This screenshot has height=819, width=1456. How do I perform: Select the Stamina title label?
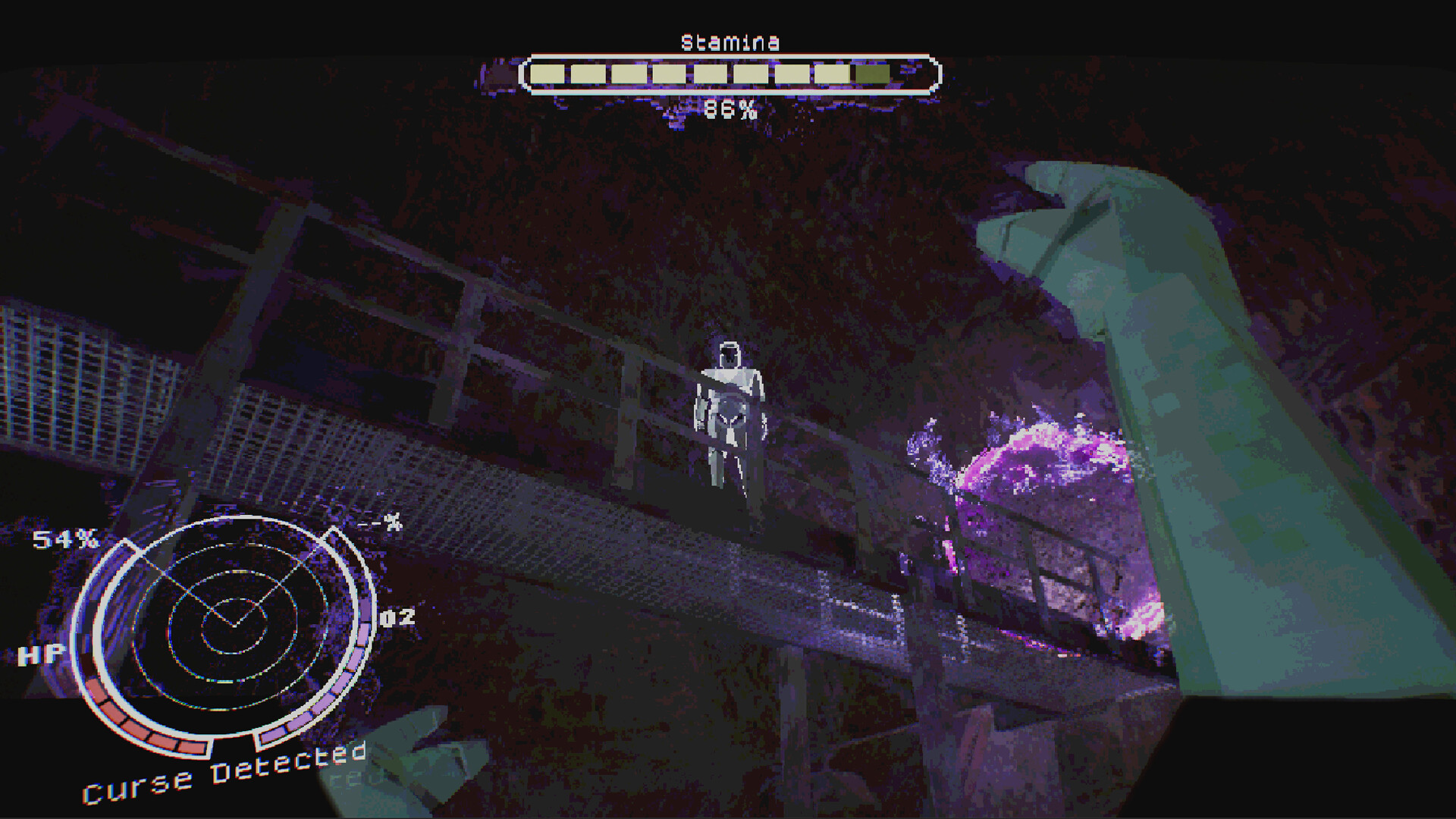coord(729,42)
